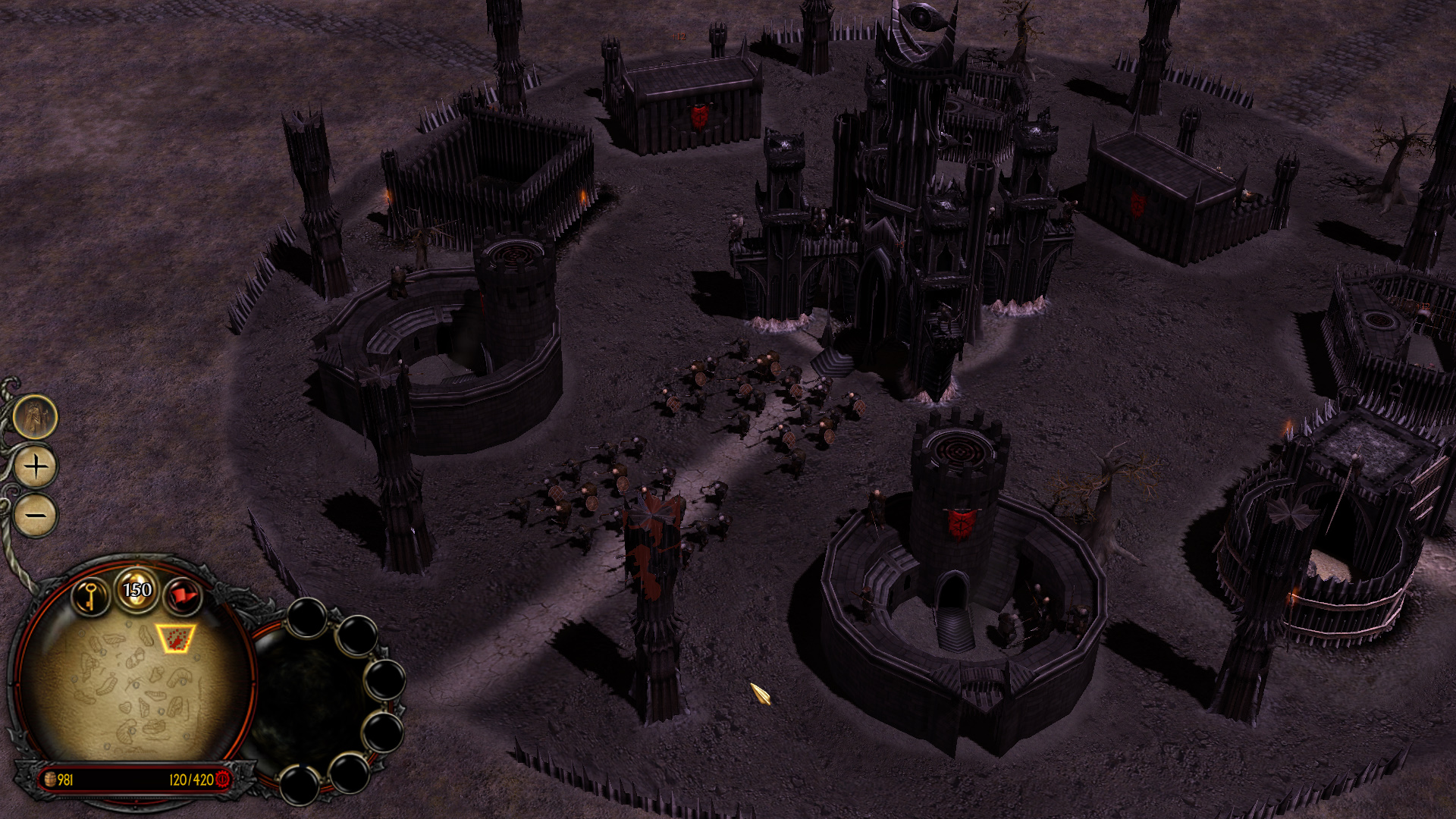This screenshot has height=819, width=1456.
Task: Open the menu with the golden key icon
Action: point(90,596)
